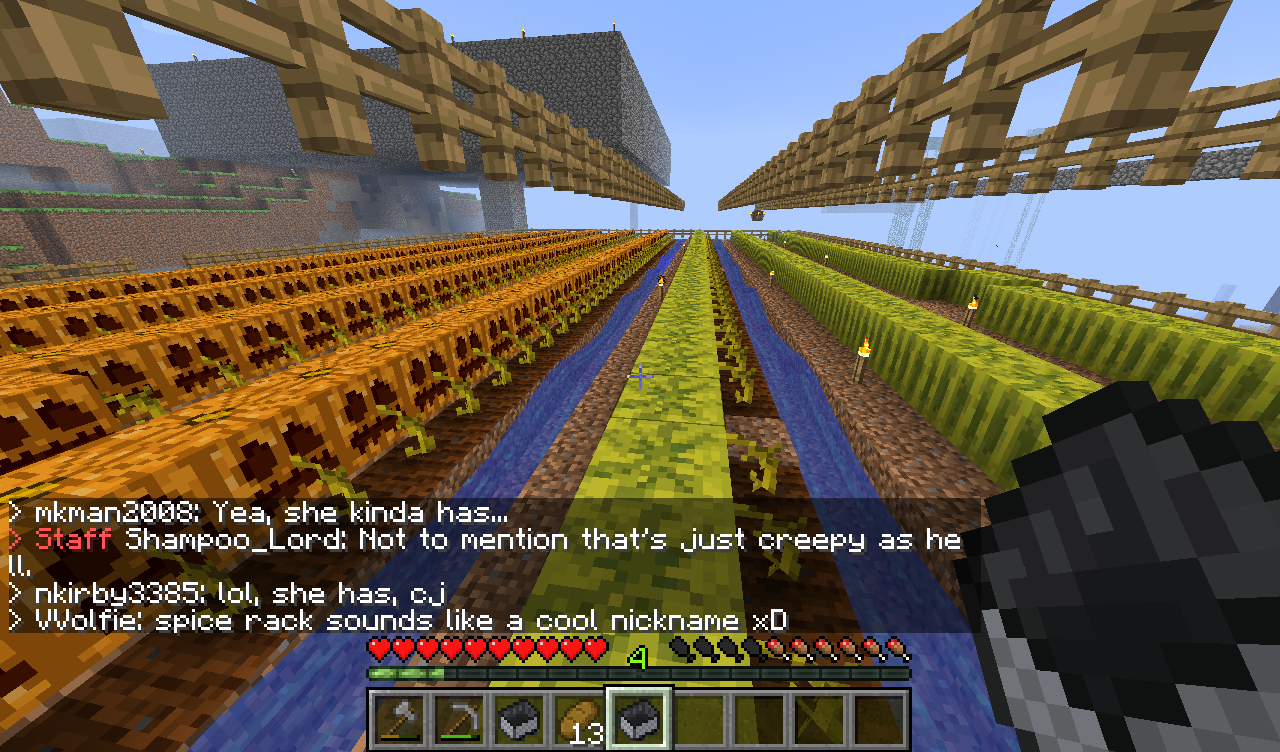Select the iron pickaxe in hotbar slot 2

(462, 720)
